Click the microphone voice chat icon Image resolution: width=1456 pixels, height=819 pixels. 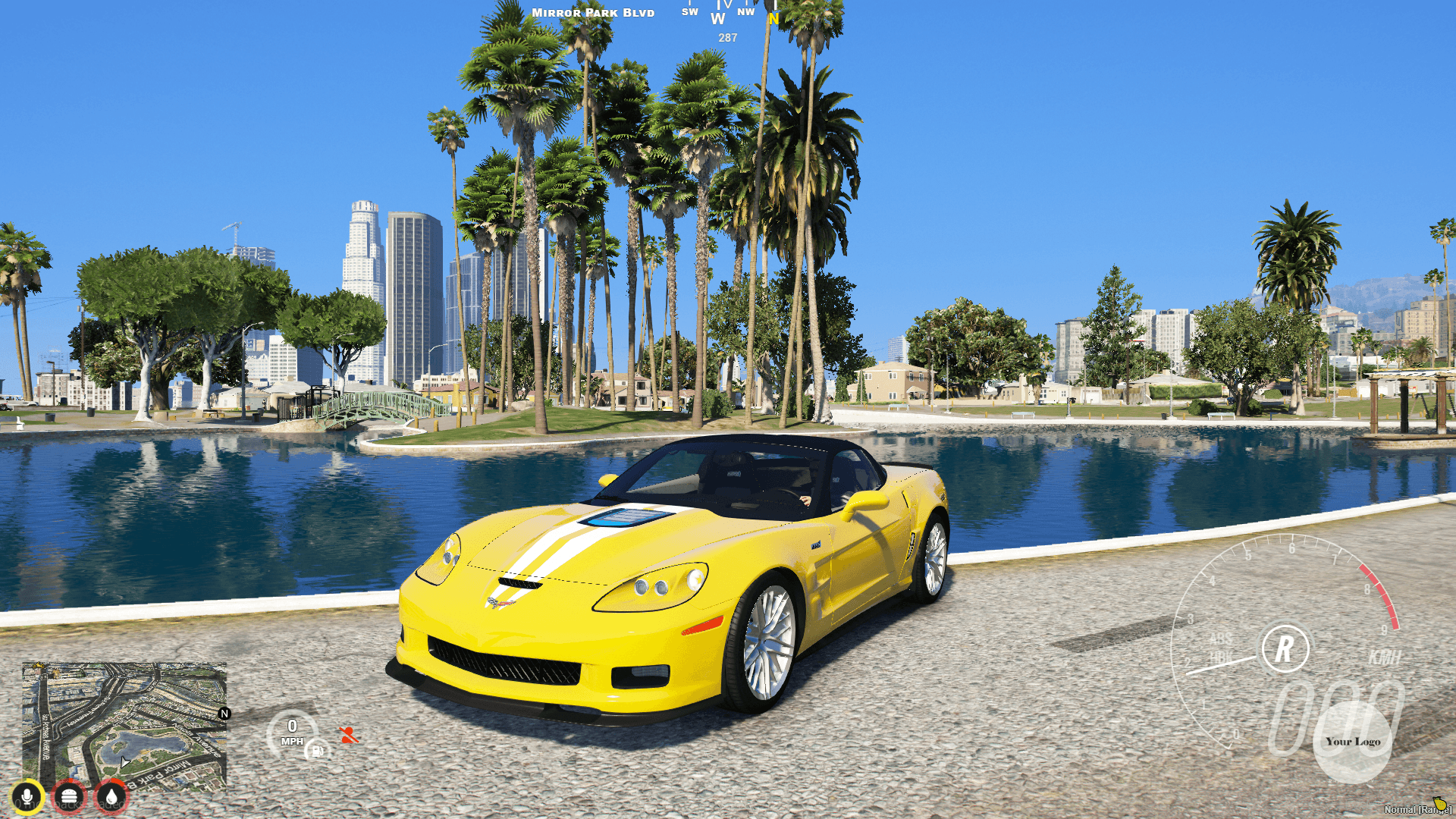[x=27, y=795]
